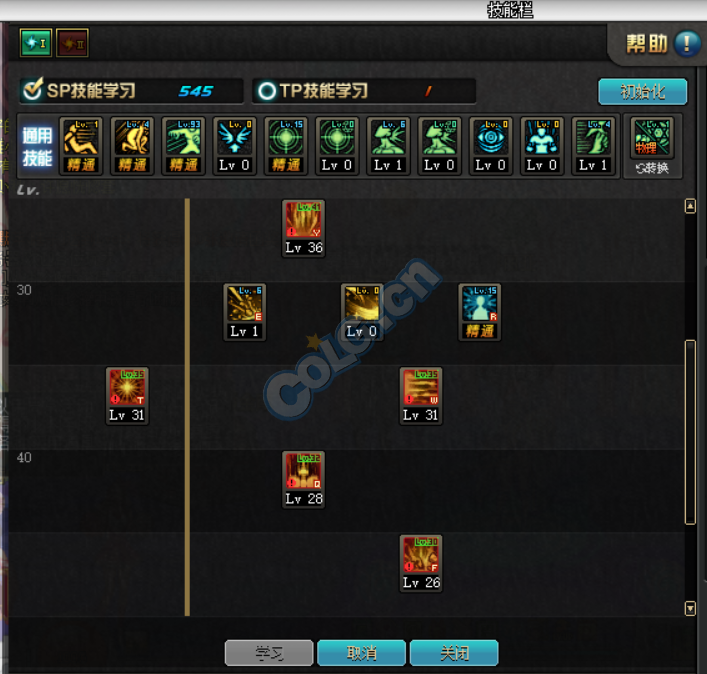Screen dimensions: 707x674
Task: Click the skill tree scroll-up arrow
Action: [x=689, y=206]
